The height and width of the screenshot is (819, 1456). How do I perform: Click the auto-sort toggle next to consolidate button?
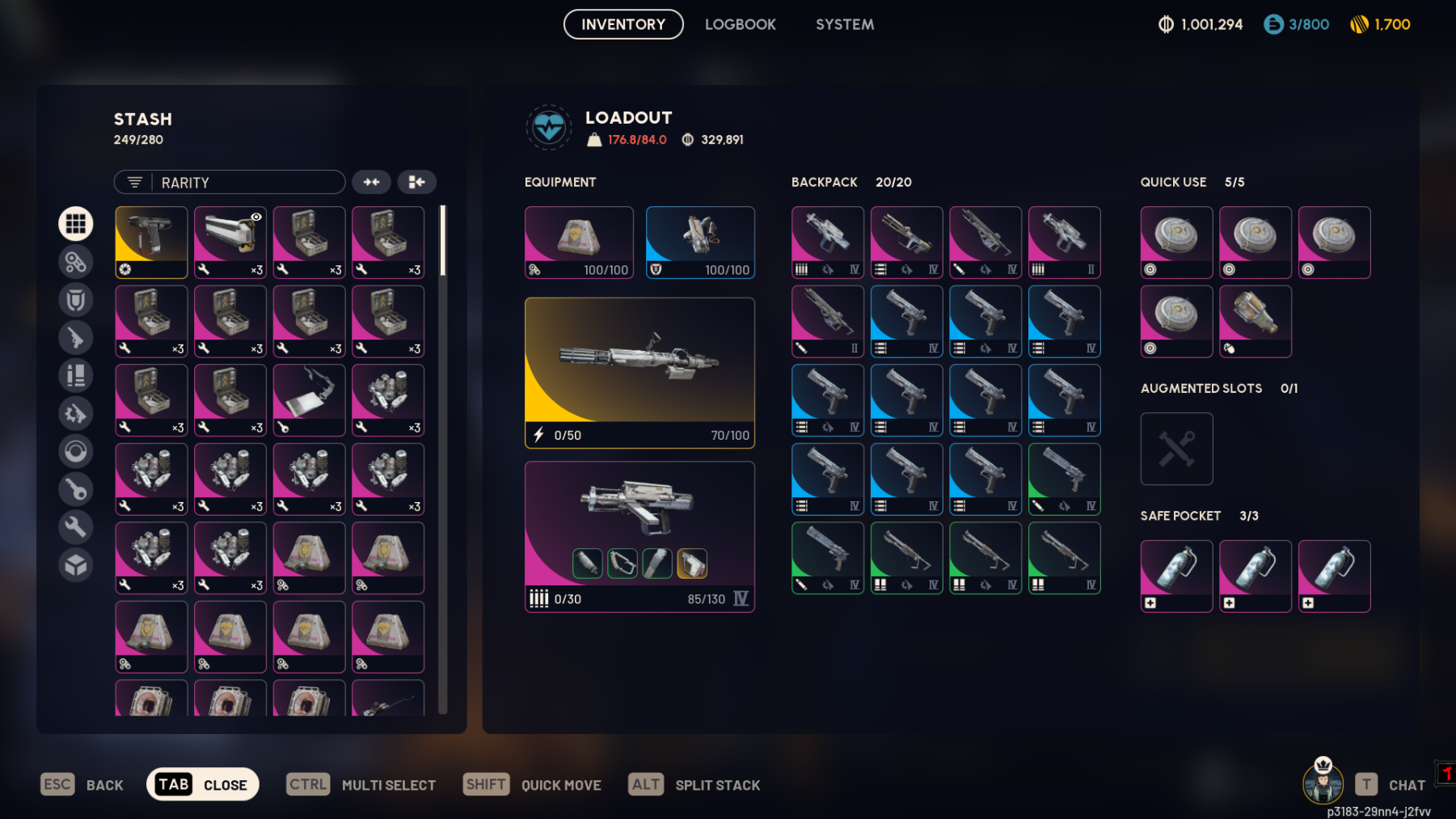(371, 182)
